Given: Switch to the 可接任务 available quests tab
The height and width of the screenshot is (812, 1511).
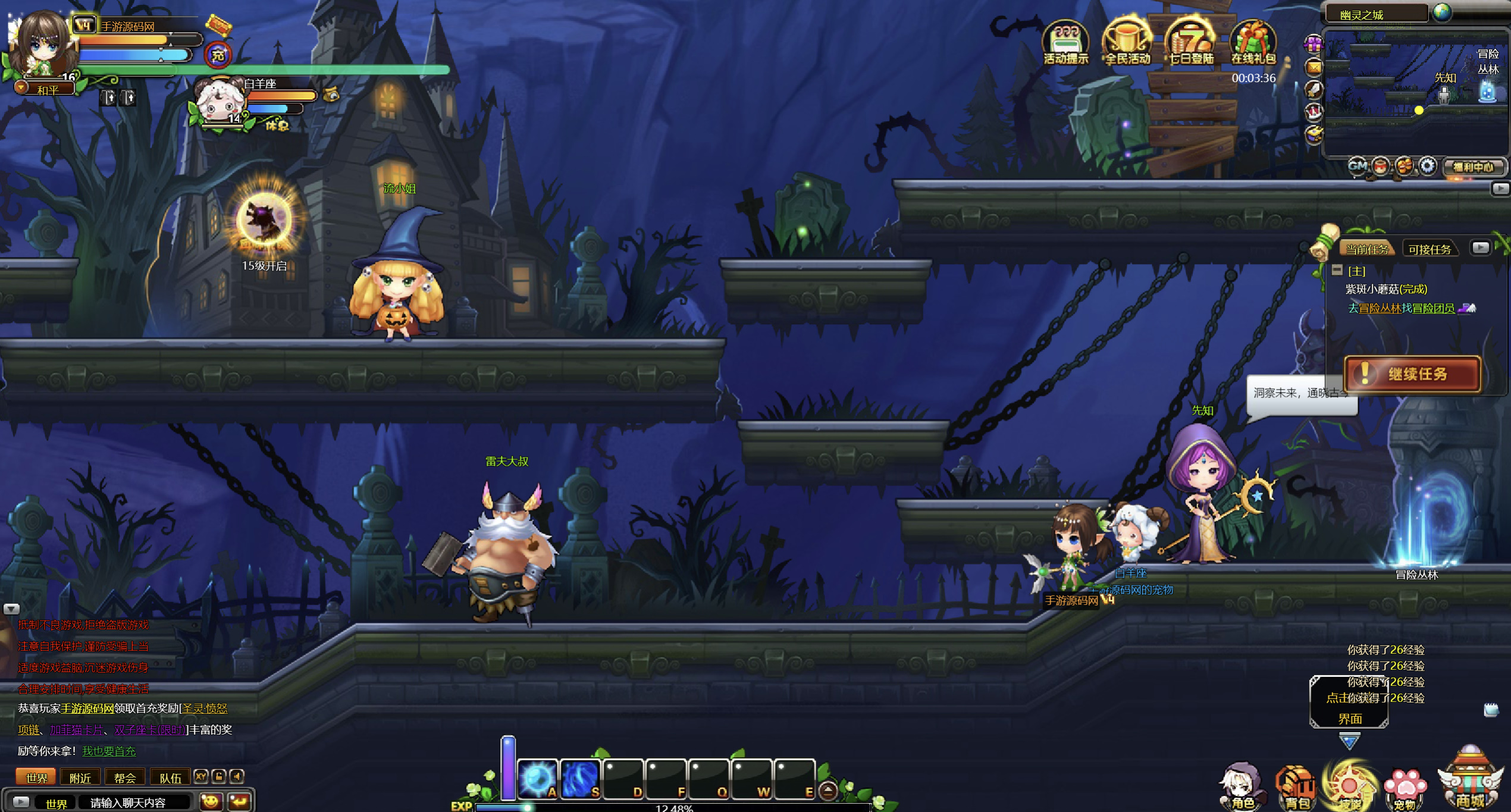Looking at the screenshot, I should (x=1429, y=249).
